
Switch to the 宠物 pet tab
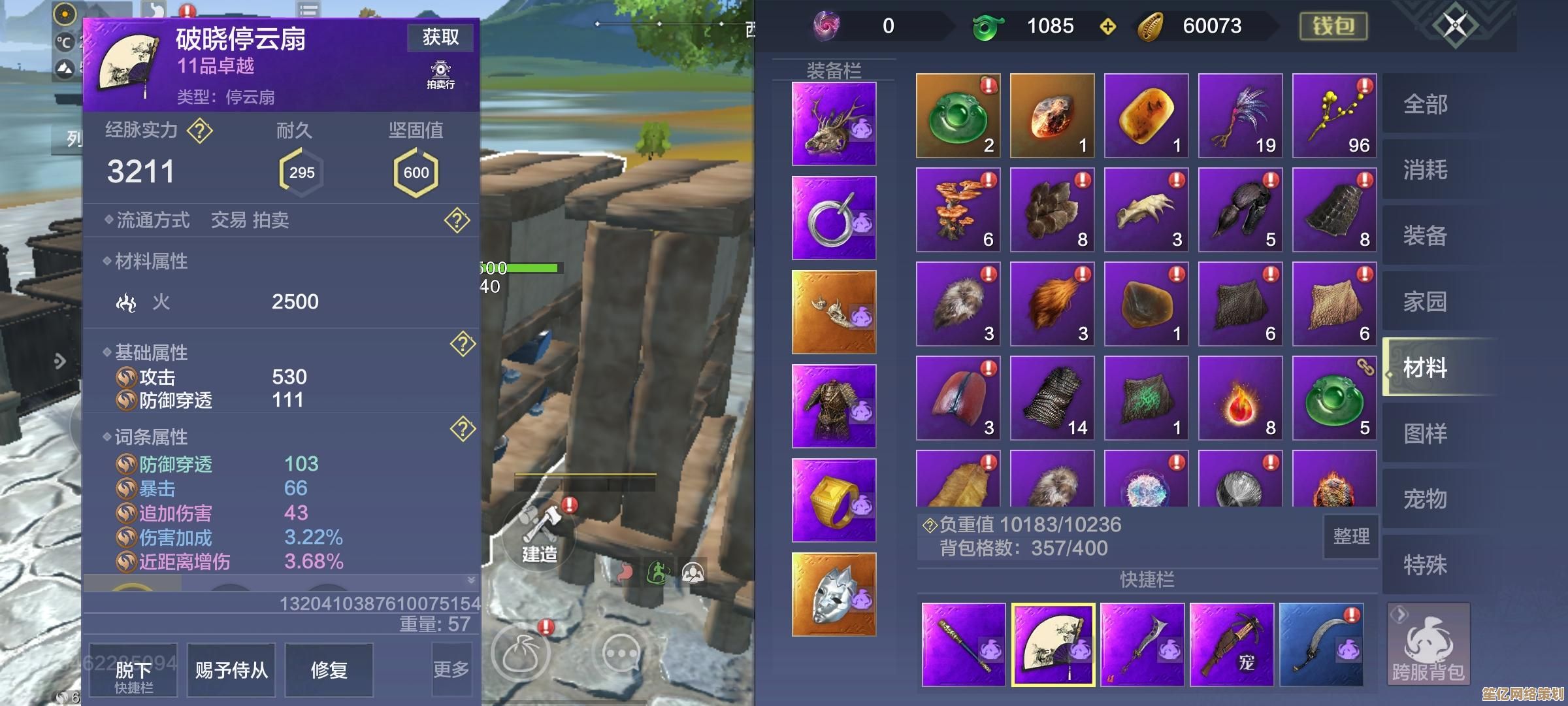pyautogui.click(x=1426, y=499)
